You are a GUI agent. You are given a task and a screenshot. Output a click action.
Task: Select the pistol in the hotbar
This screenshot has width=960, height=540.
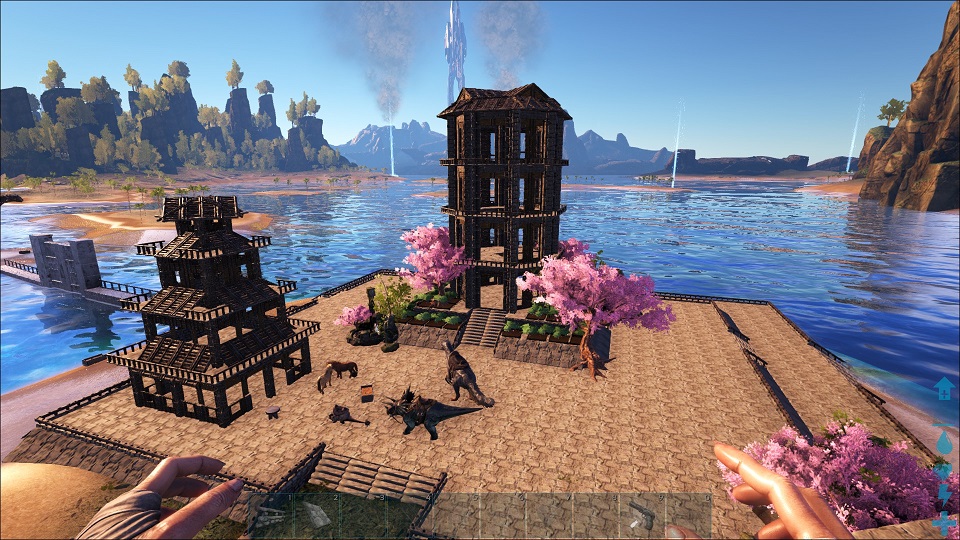642,515
